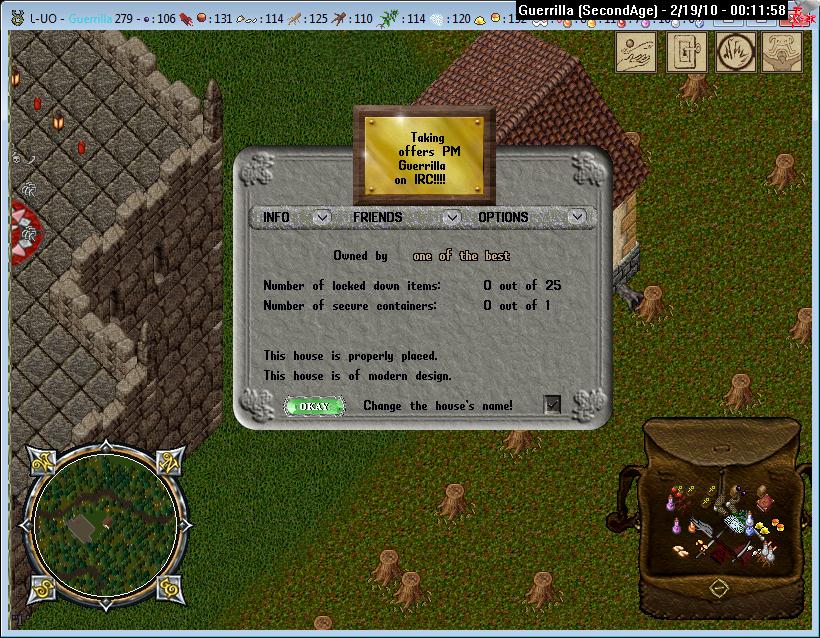Activate the hand tossing ball macro icon
Viewport: 820px width, 638px height.
pos(635,51)
